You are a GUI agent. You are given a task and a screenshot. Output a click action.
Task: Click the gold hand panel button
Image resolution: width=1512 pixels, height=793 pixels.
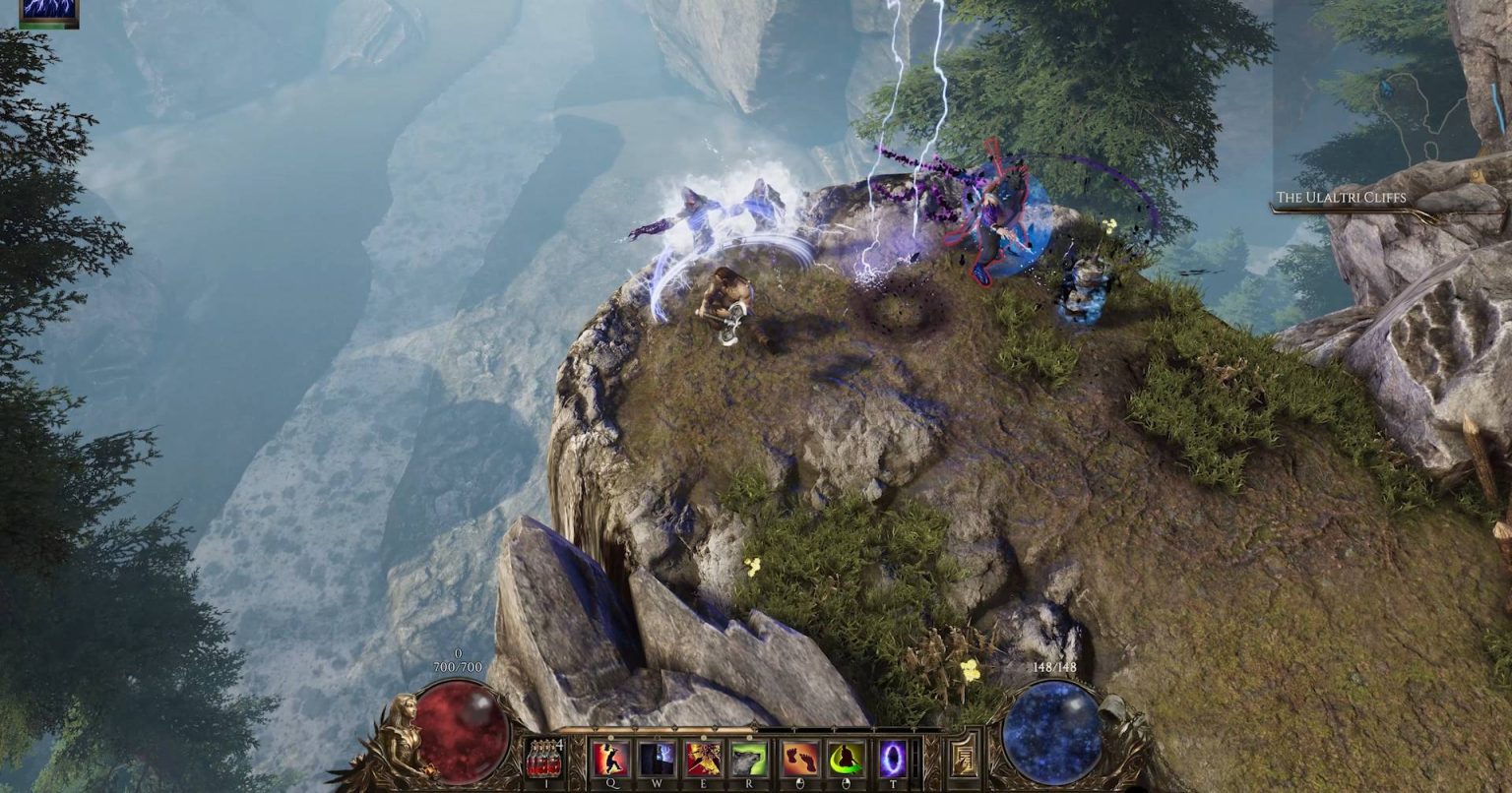coord(964,760)
